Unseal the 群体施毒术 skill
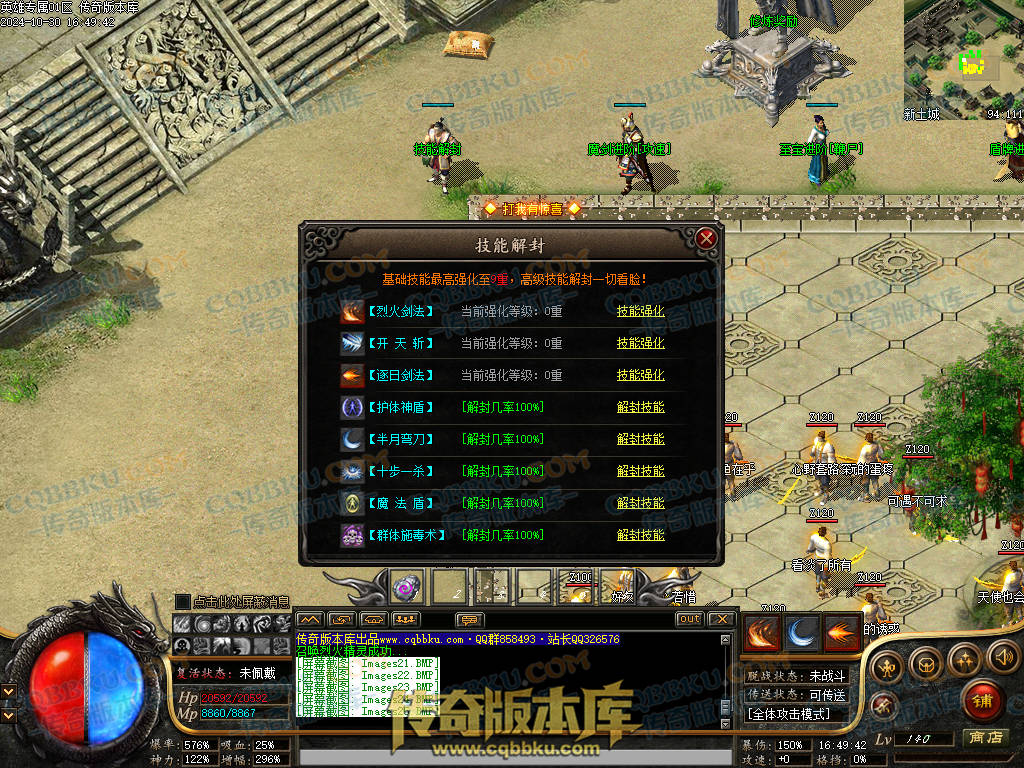 (x=640, y=535)
